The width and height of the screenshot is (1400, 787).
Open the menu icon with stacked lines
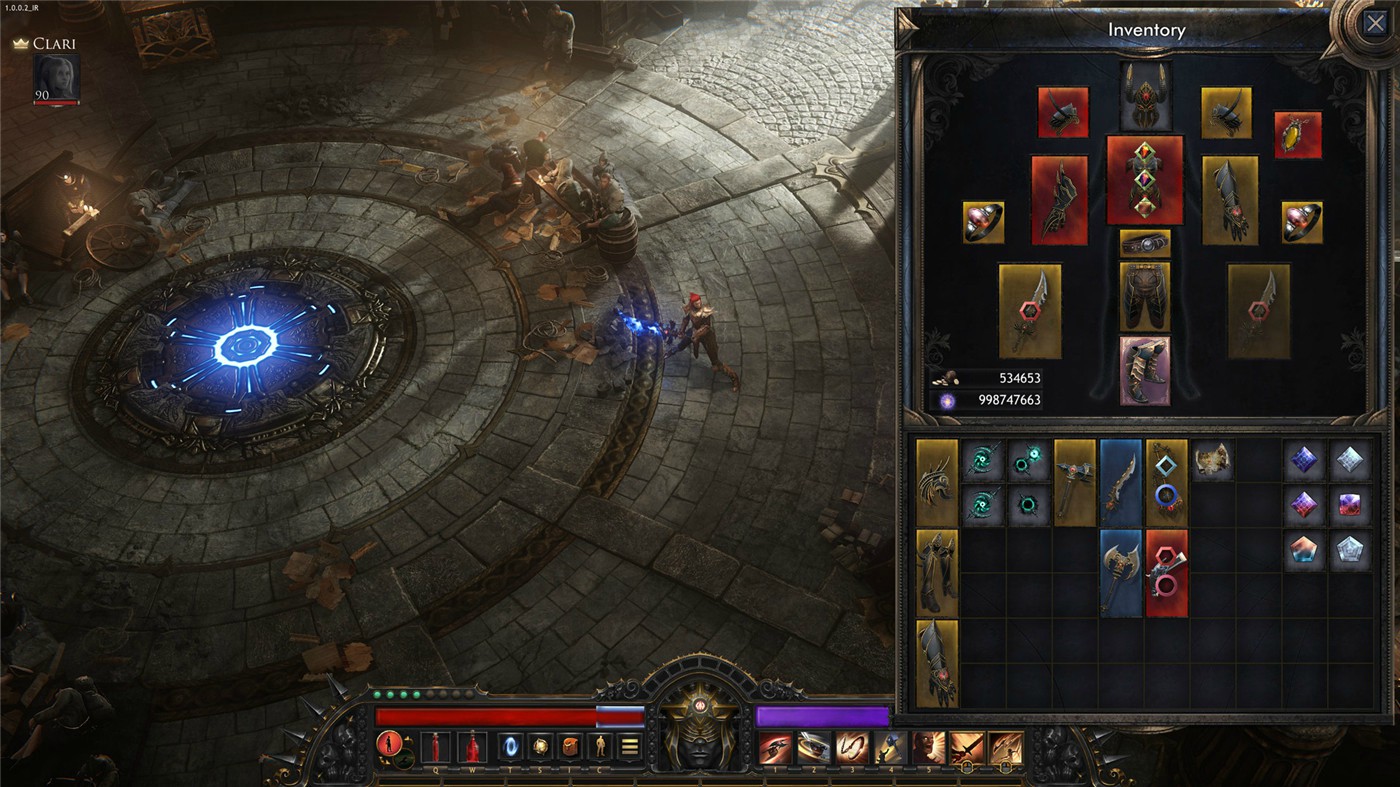(x=629, y=745)
